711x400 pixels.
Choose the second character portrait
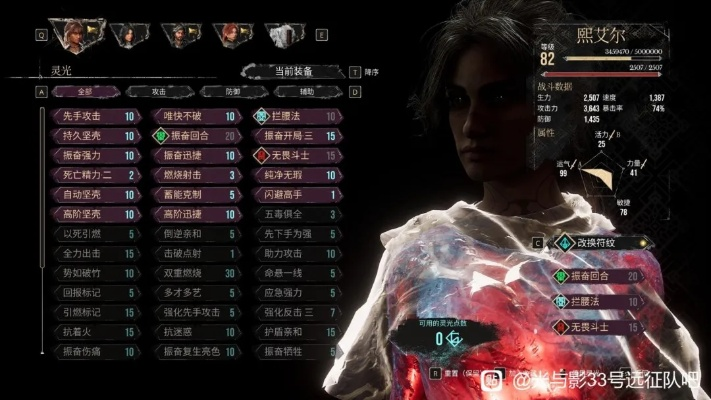point(126,35)
